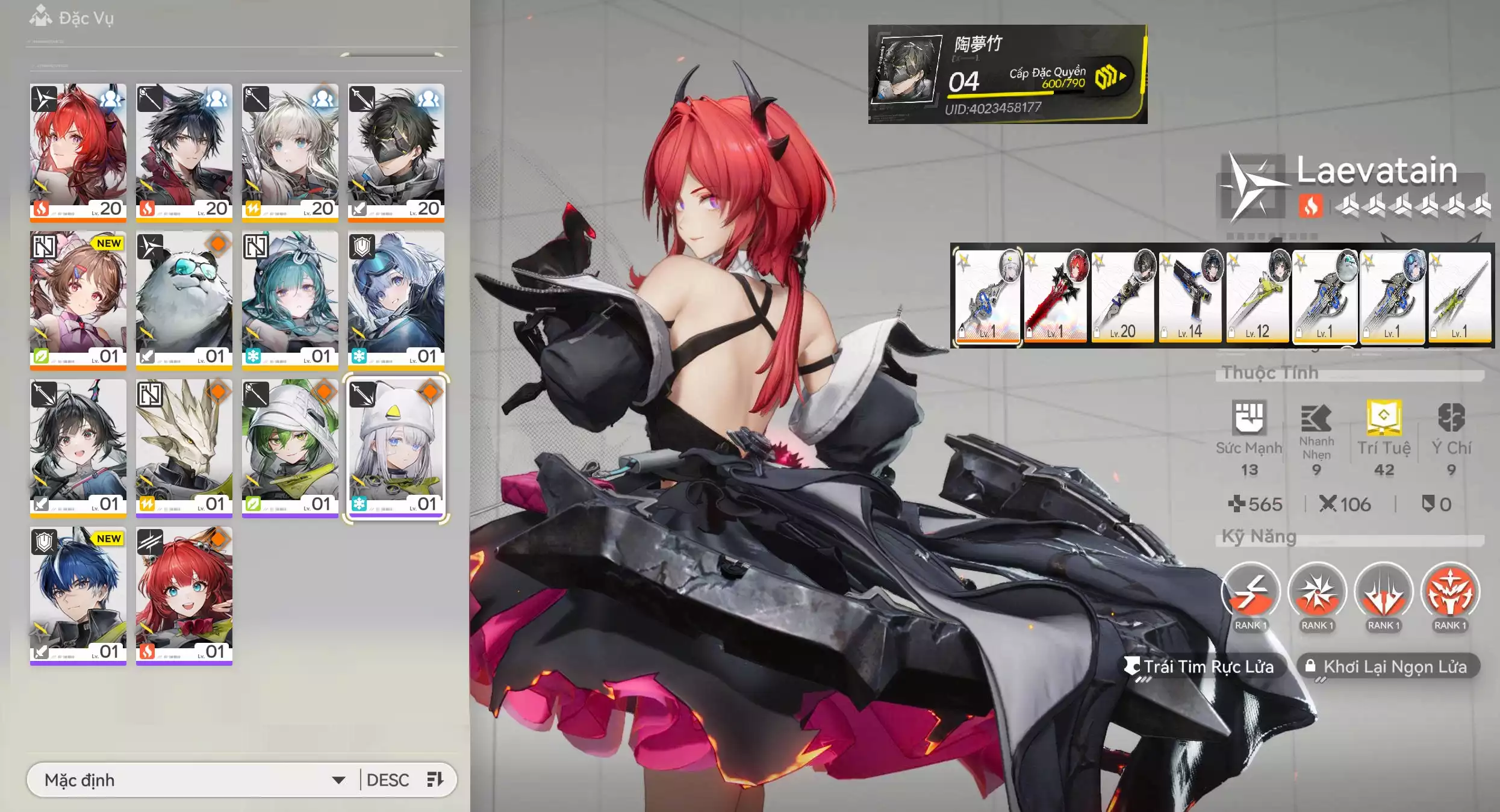Select the Lv.20 weapon card
The height and width of the screenshot is (812, 1500).
(1122, 297)
